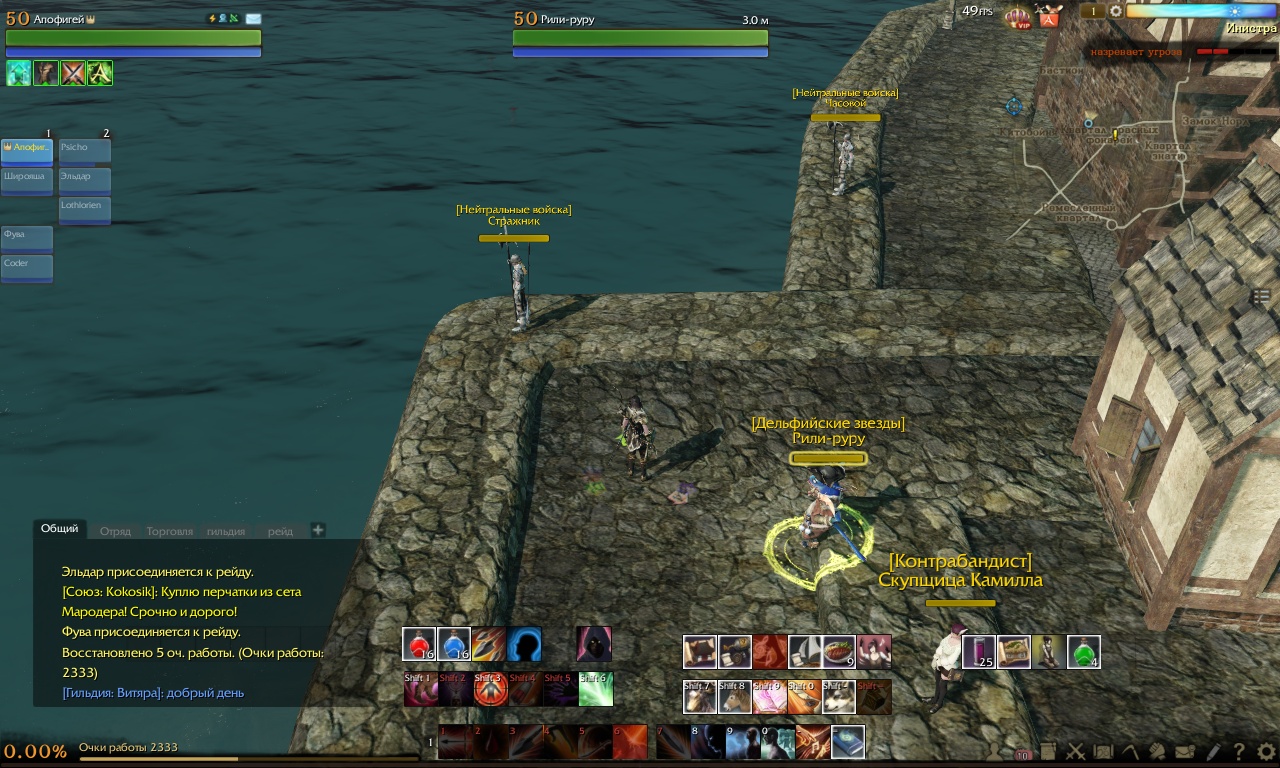Select the green potion hotbar slot
Viewport: 1280px width, 768px height.
point(1083,651)
